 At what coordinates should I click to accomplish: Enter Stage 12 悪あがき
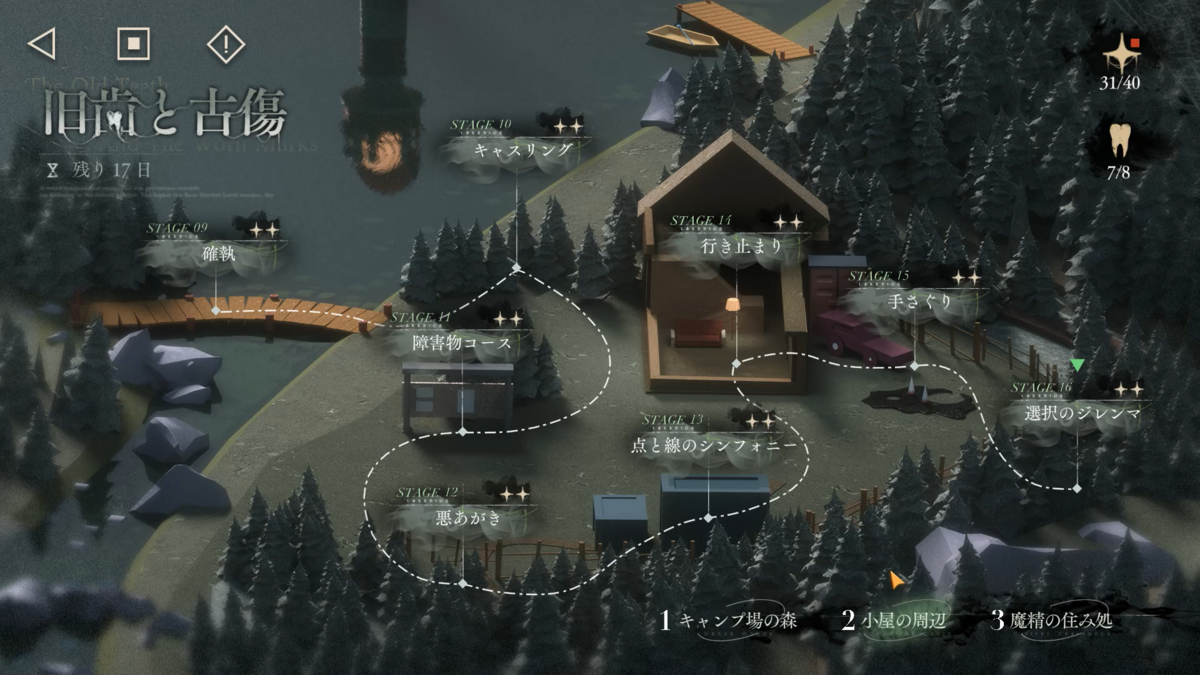click(462, 518)
